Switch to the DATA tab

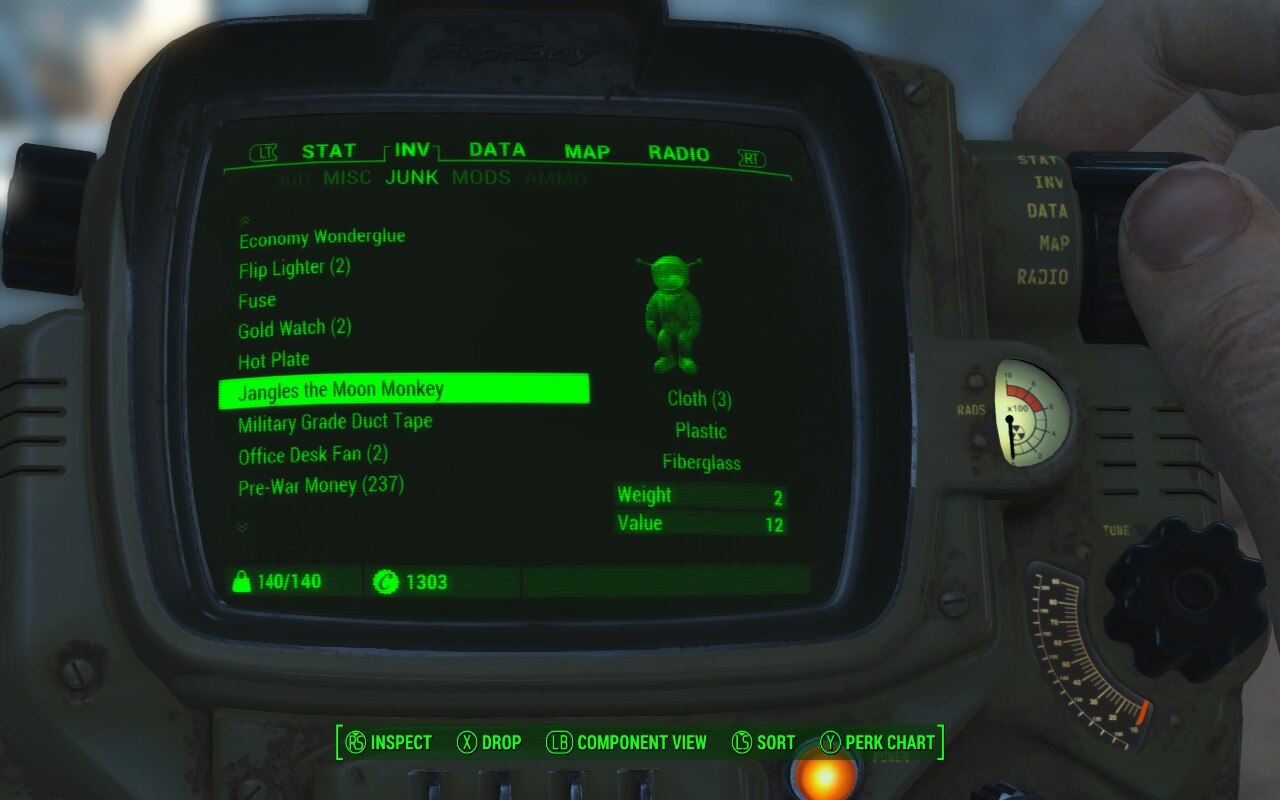(x=497, y=151)
